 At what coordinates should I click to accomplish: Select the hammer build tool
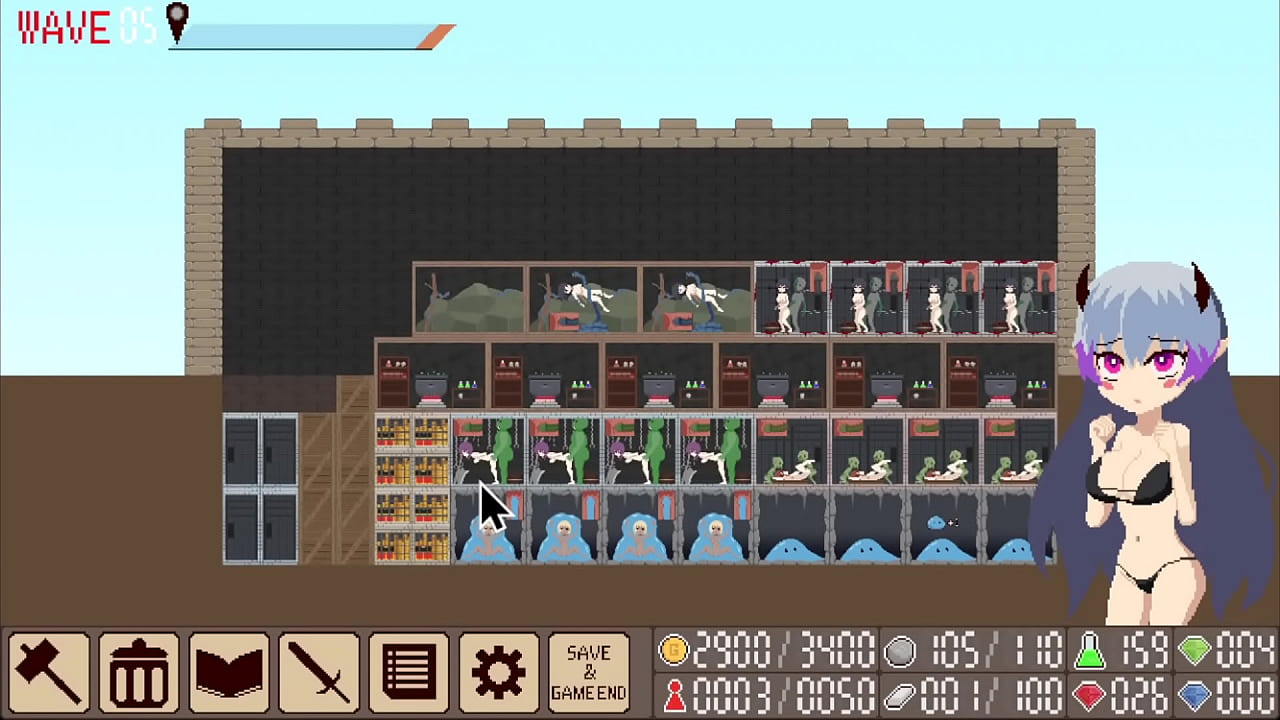click(48, 670)
